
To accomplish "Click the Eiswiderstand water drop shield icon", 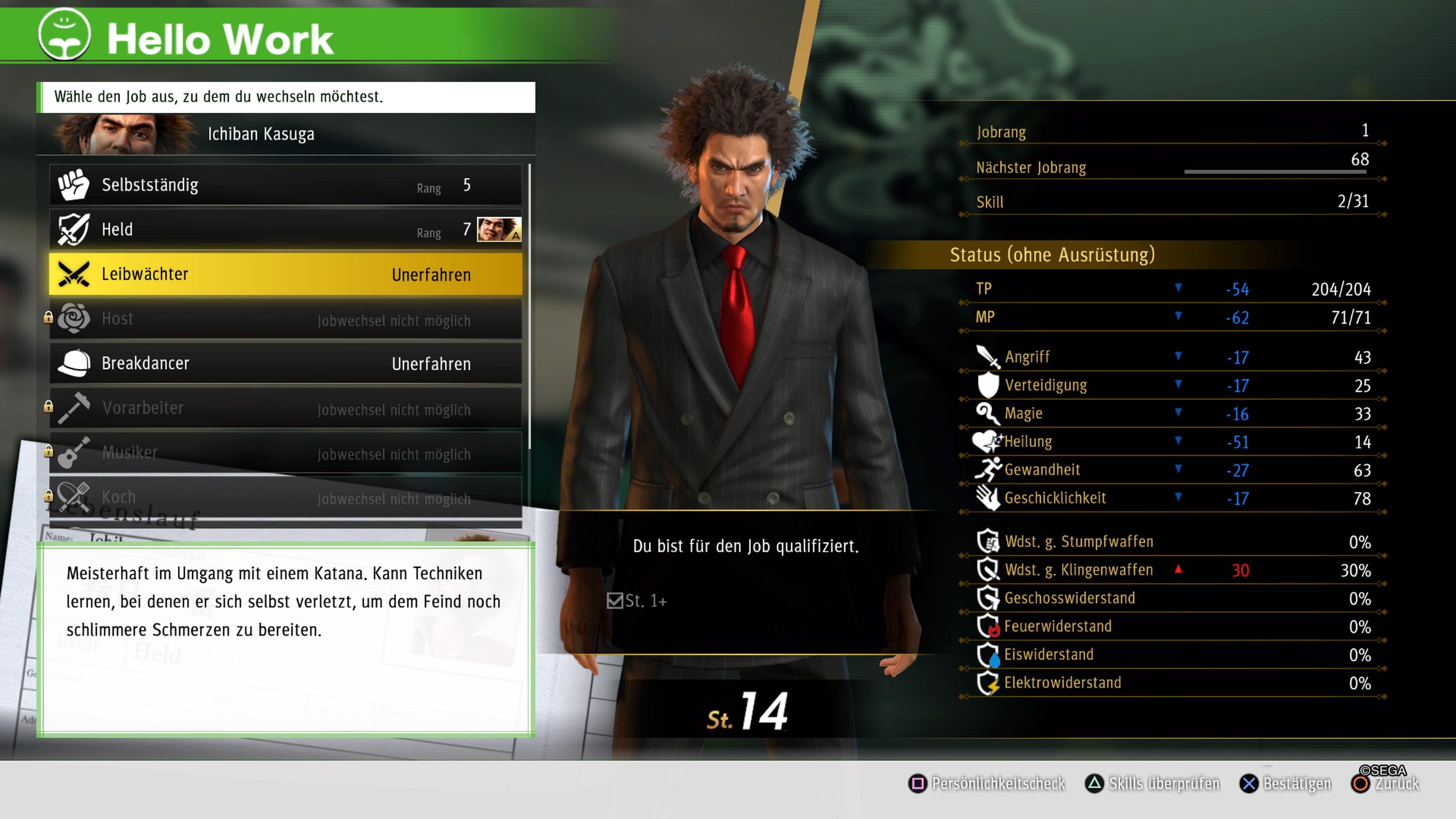I will pyautogui.click(x=988, y=654).
